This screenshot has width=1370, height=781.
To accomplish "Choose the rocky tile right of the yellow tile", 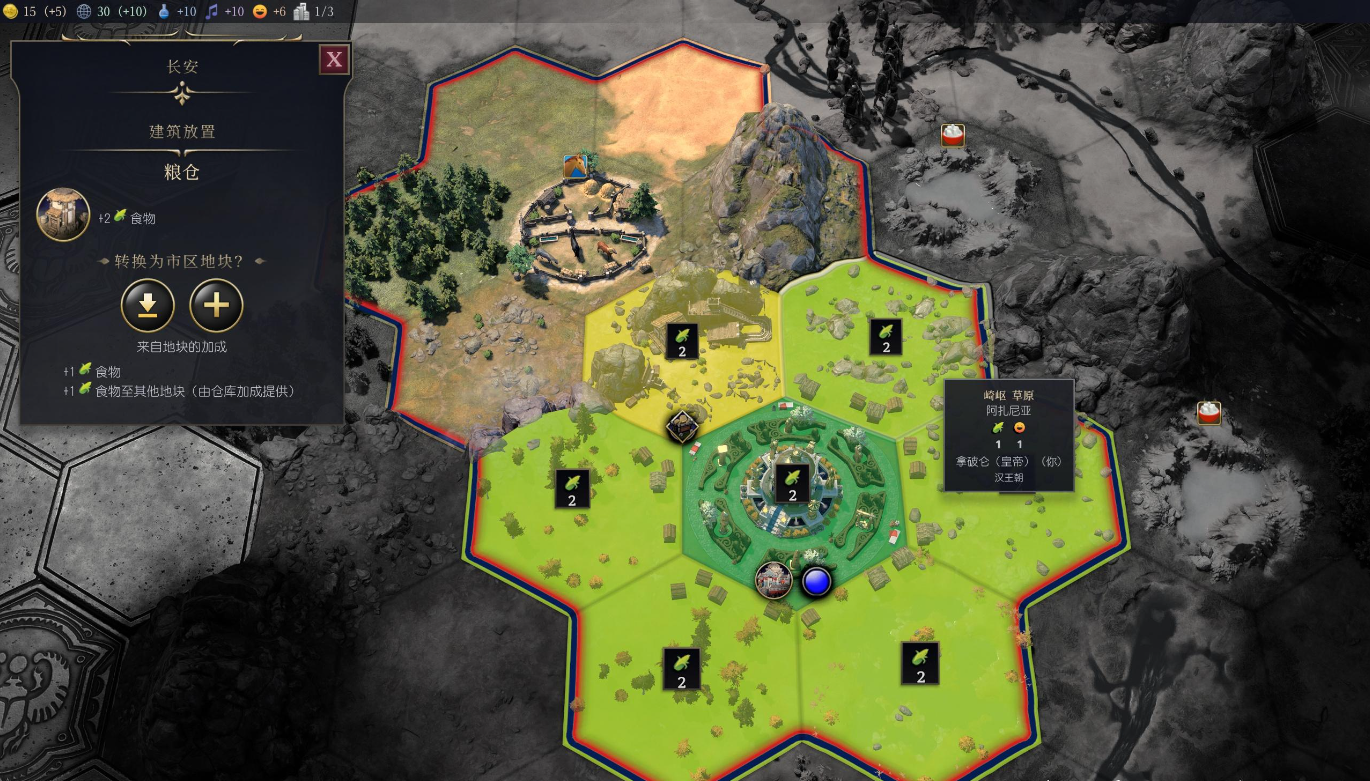I will click(884, 337).
